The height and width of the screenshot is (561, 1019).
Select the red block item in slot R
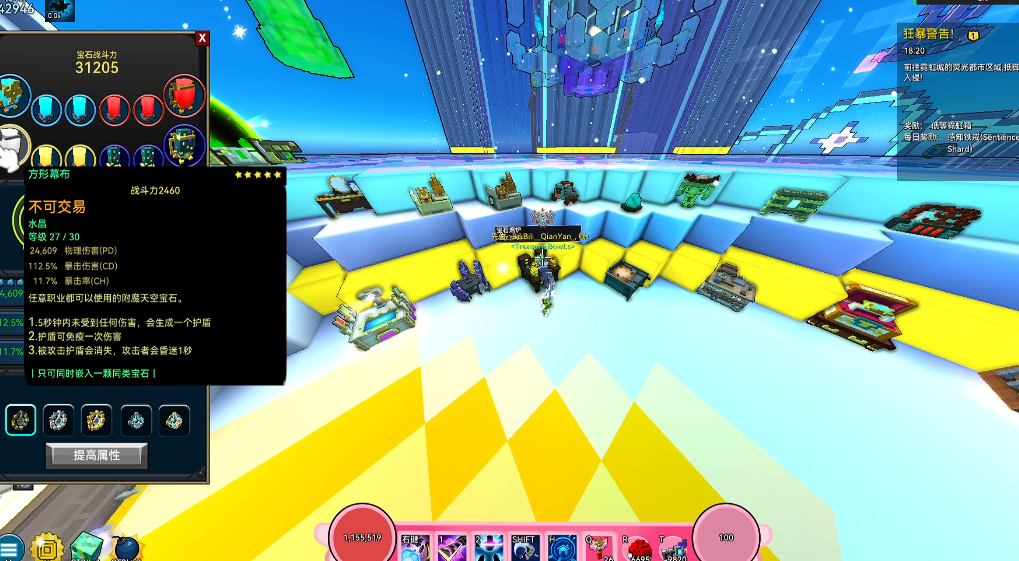coord(636,548)
